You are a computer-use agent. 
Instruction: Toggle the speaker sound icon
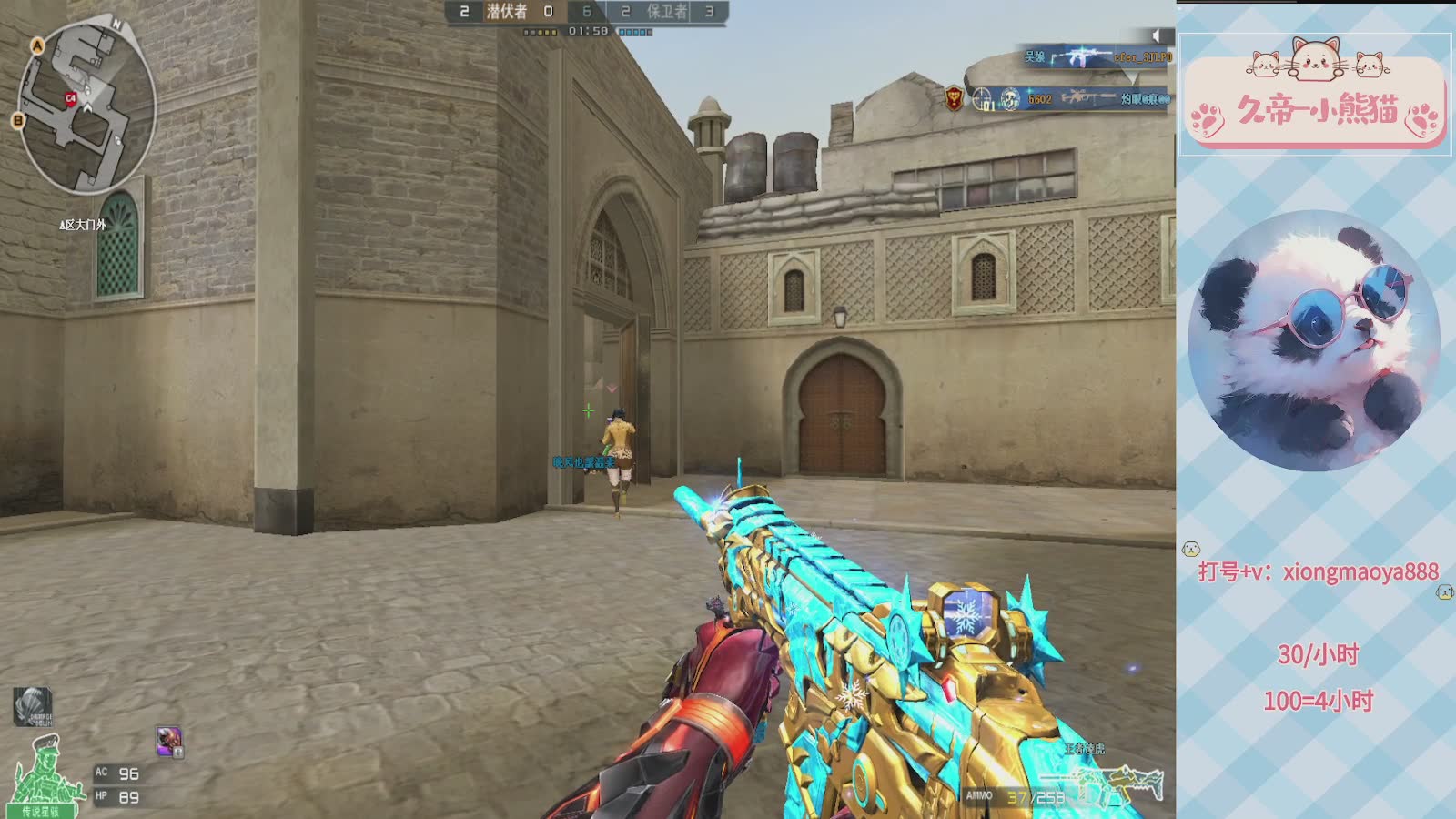pos(1156,35)
